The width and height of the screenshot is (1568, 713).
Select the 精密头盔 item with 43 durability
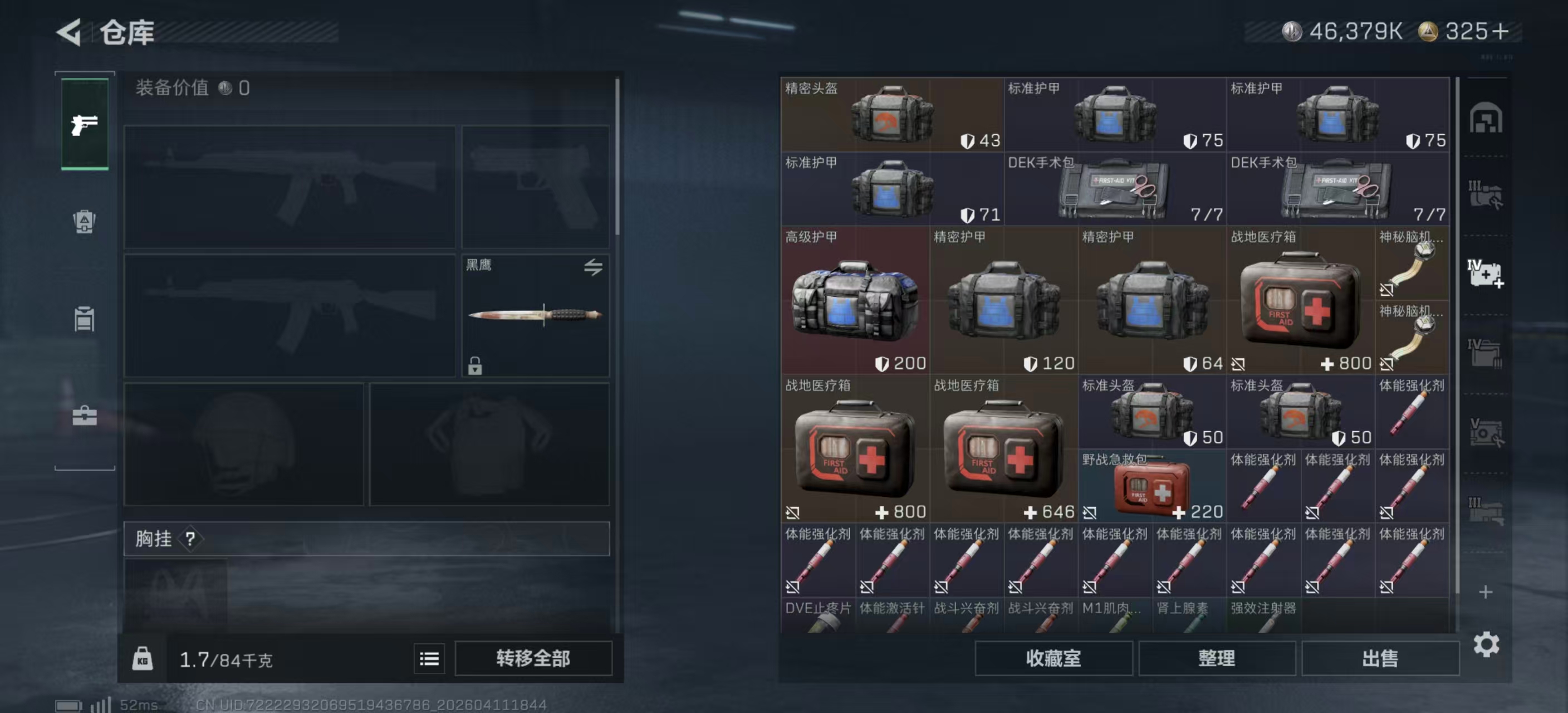pos(891,114)
